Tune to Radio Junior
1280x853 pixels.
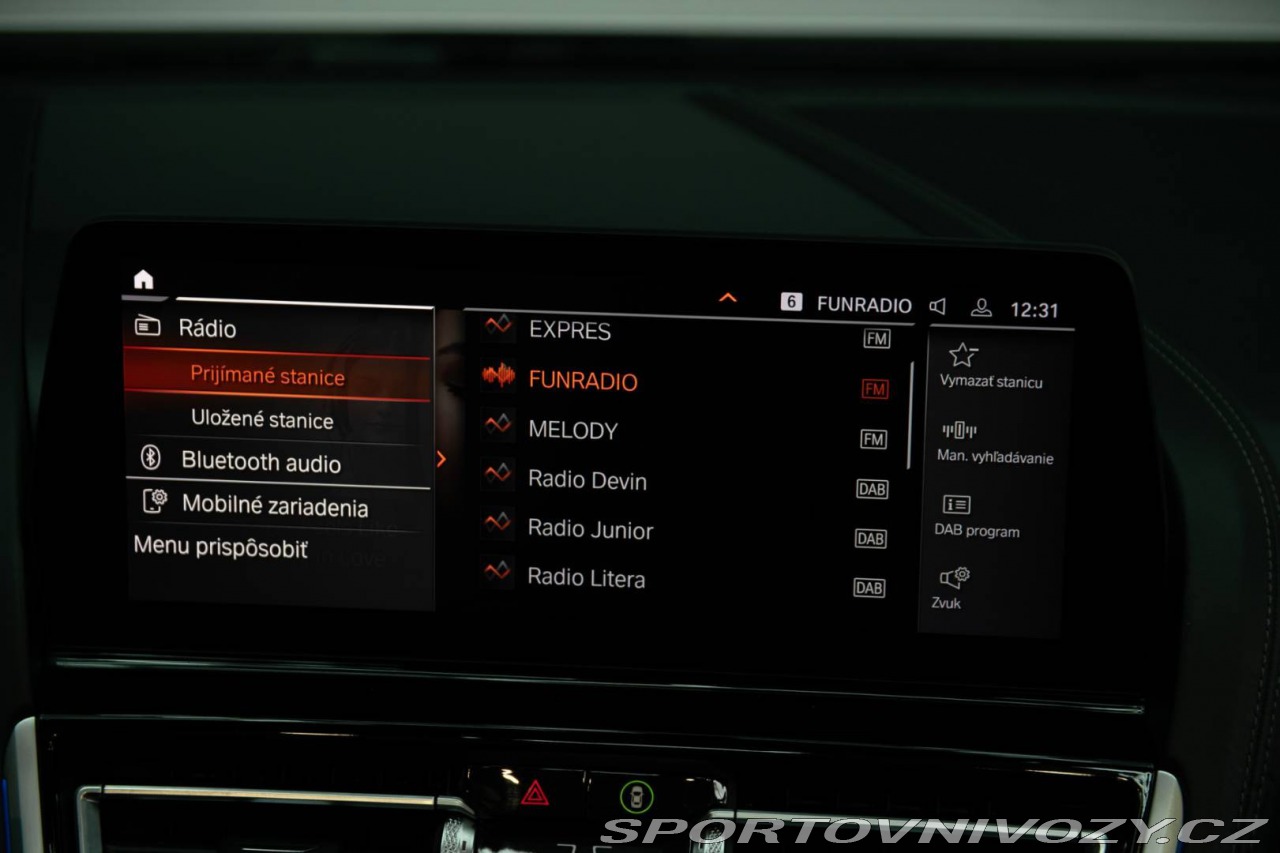pyautogui.click(x=590, y=530)
